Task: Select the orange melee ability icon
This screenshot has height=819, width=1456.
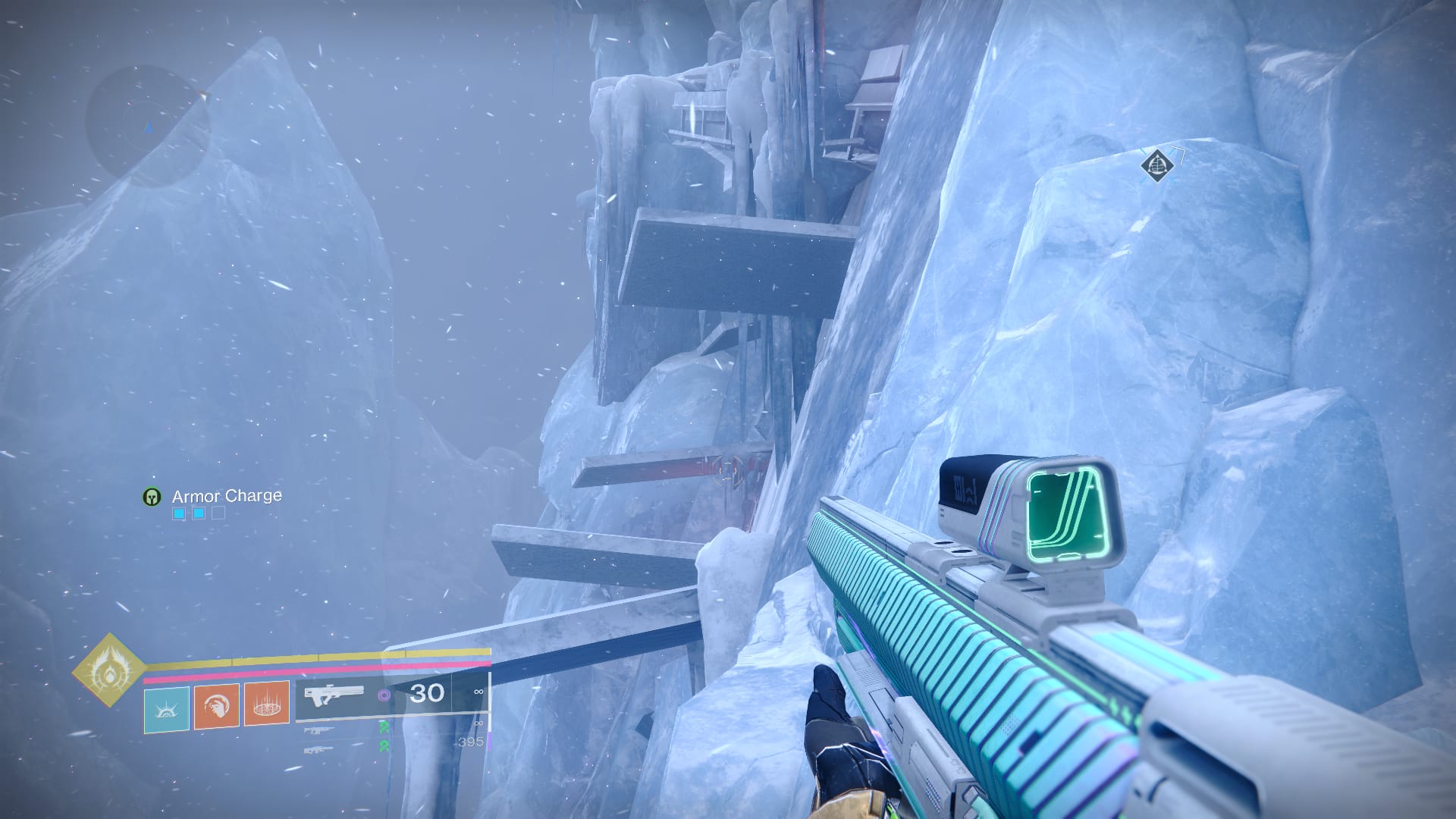Action: 215,707
